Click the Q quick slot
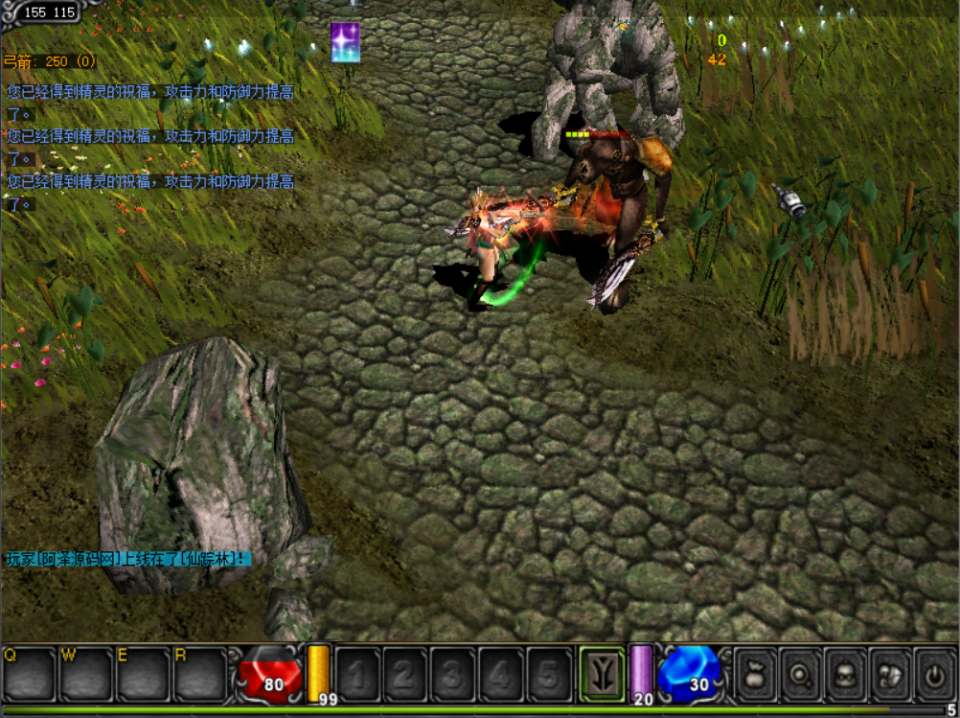Viewport: 960px width, 718px height. [28, 674]
